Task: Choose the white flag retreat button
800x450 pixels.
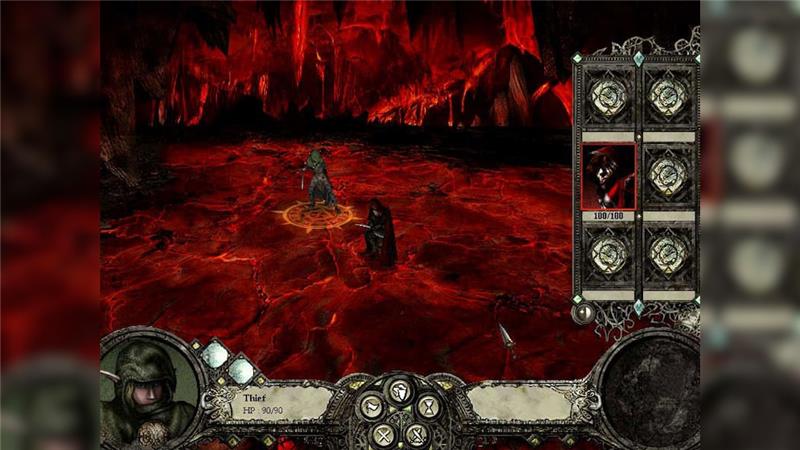Action: click(371, 407)
